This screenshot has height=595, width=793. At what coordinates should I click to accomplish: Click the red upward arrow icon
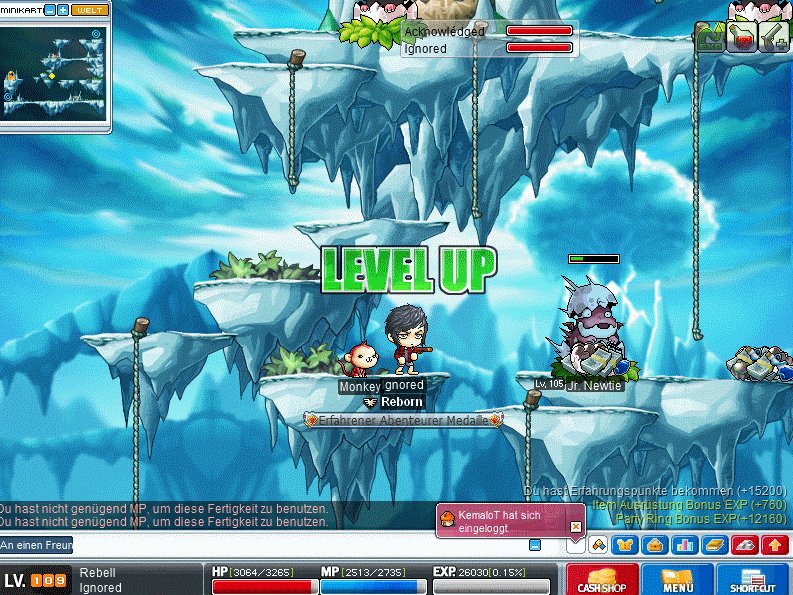[774, 545]
